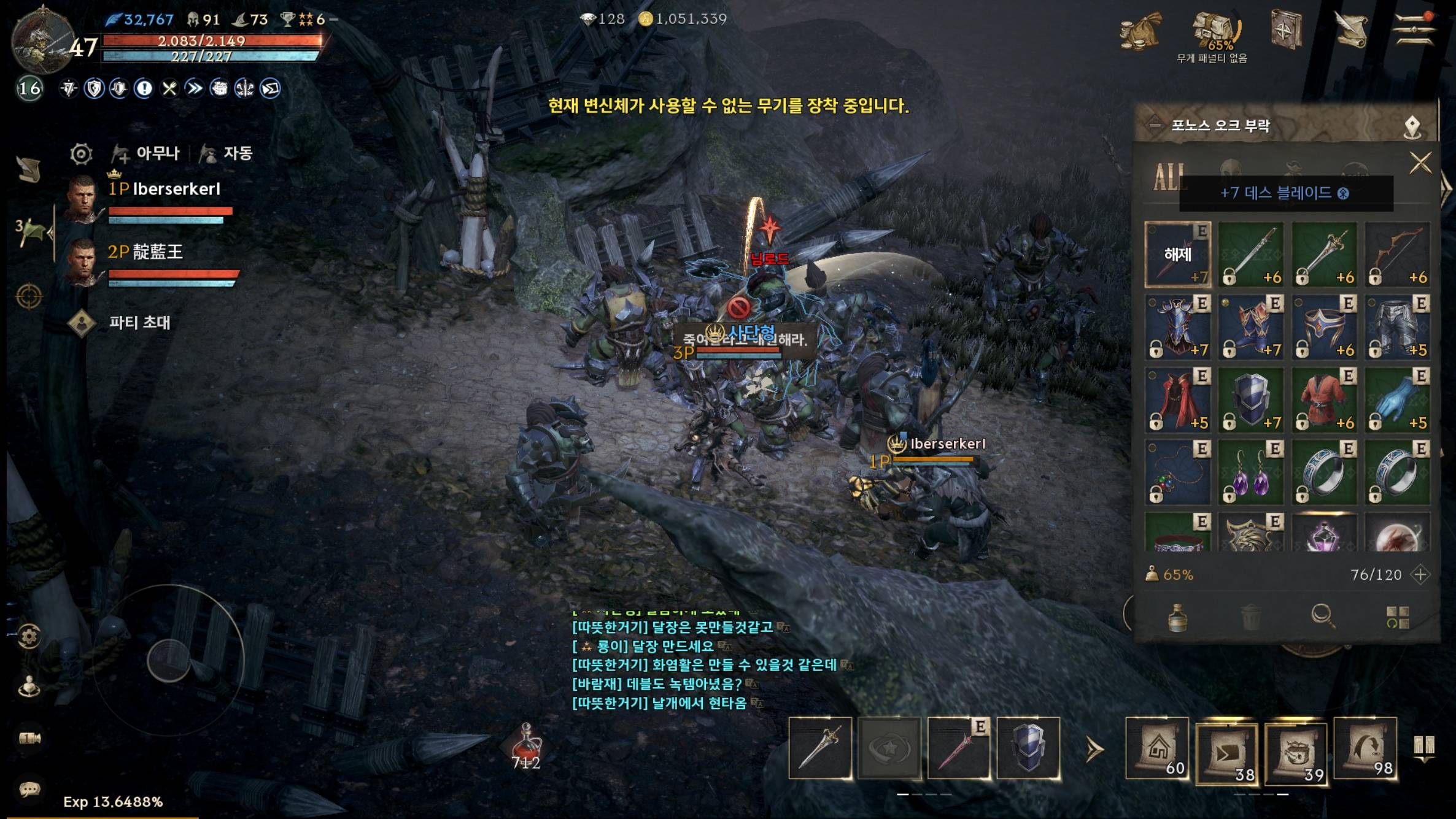Viewport: 1456px width, 819px height.
Task: Unequip the +7 weapon marked 해제
Action: 1177,255
